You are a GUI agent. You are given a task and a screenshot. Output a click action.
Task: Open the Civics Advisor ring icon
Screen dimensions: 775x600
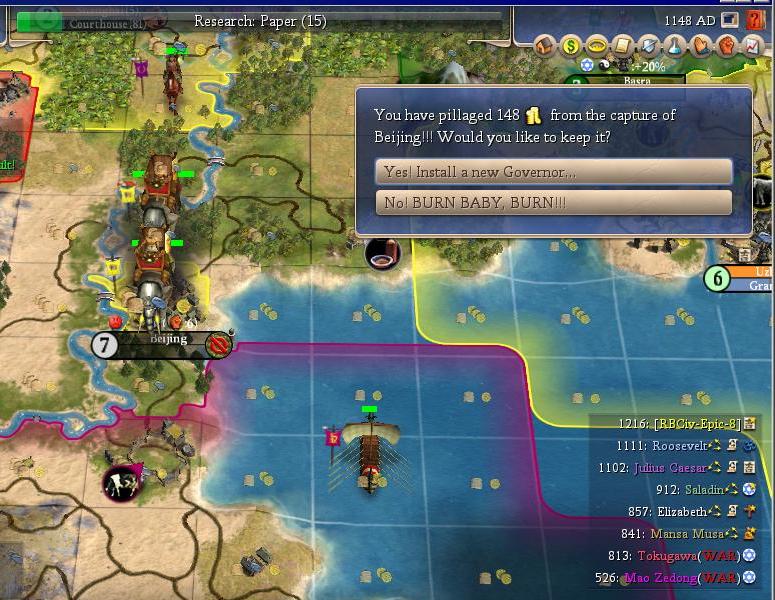click(597, 45)
